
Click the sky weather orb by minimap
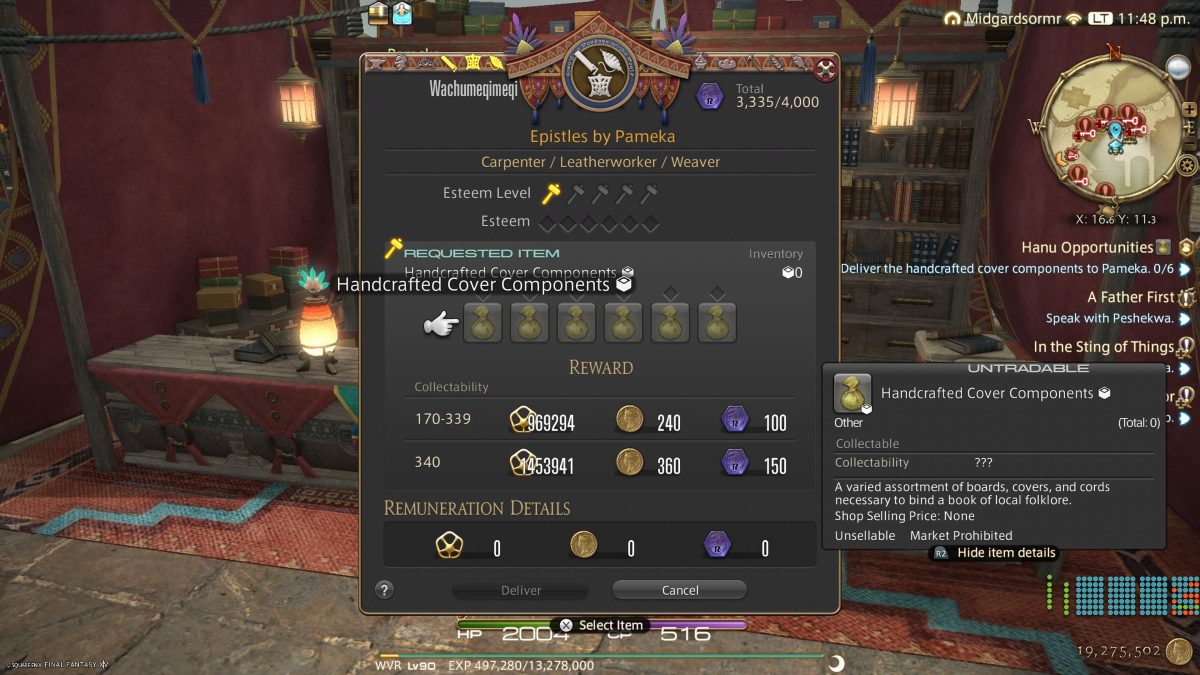coord(1178,68)
